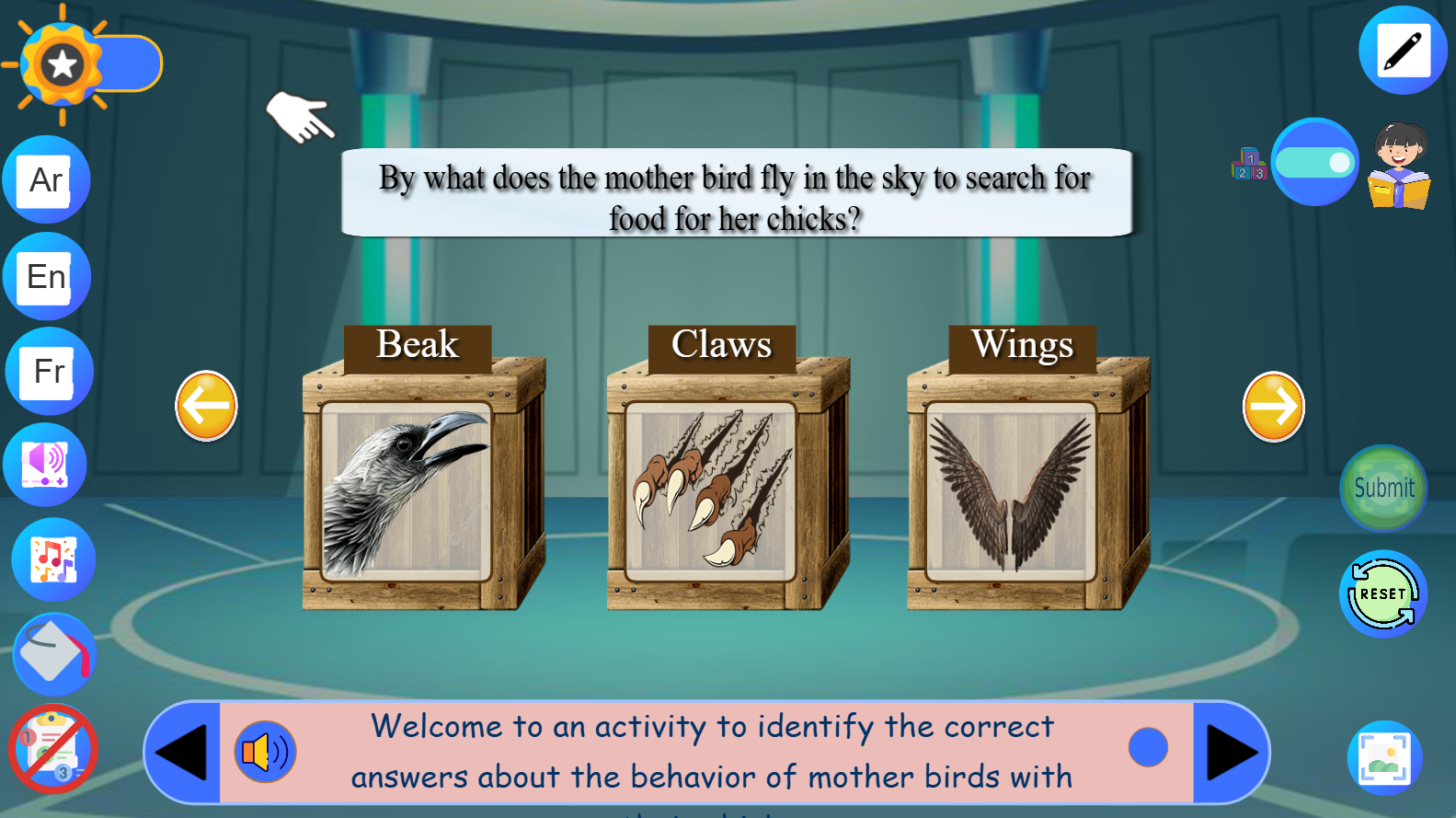Select the sound settings icon
The image size is (1456, 818).
coord(45,465)
